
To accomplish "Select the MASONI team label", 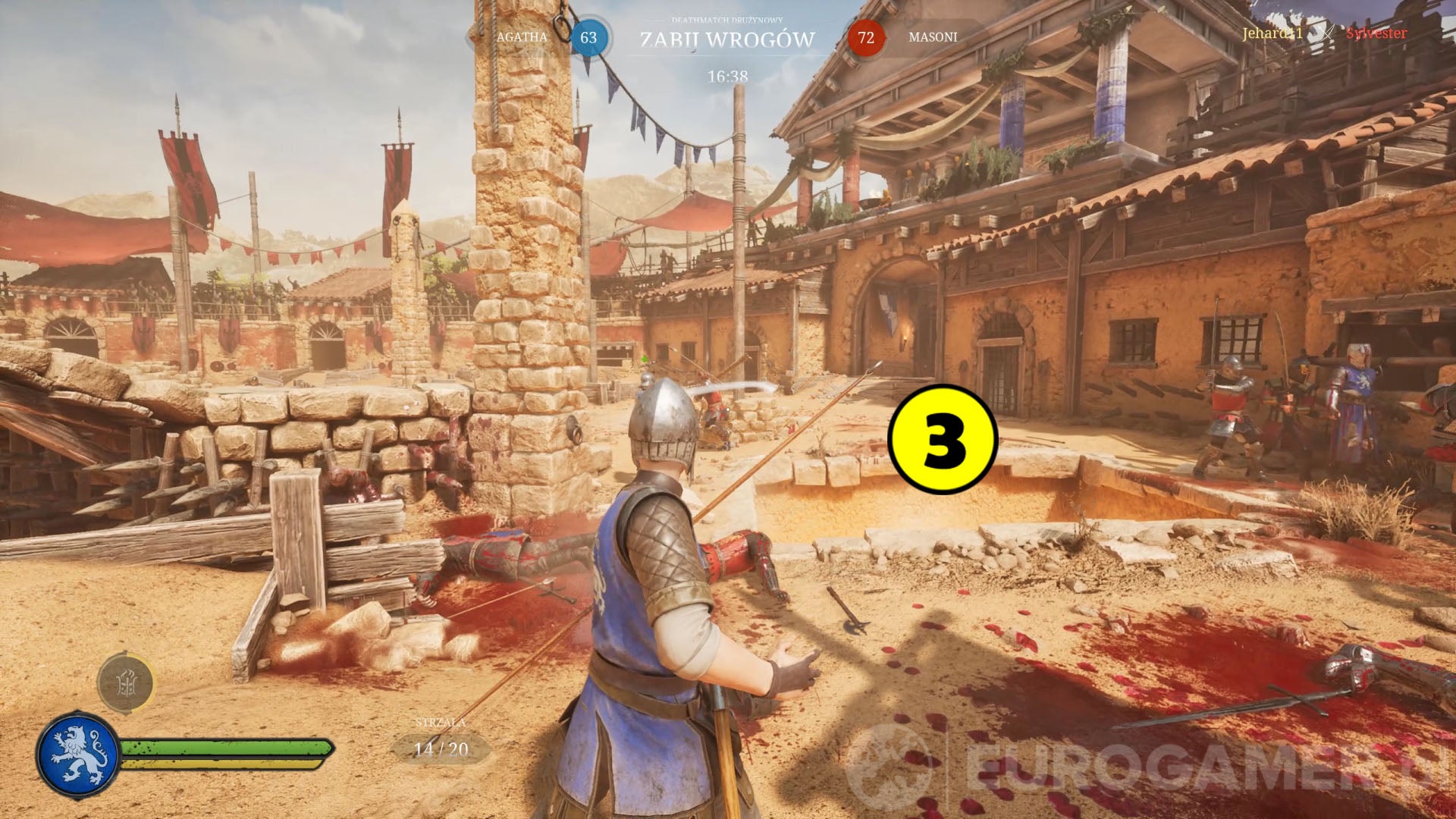I will 934,36.
